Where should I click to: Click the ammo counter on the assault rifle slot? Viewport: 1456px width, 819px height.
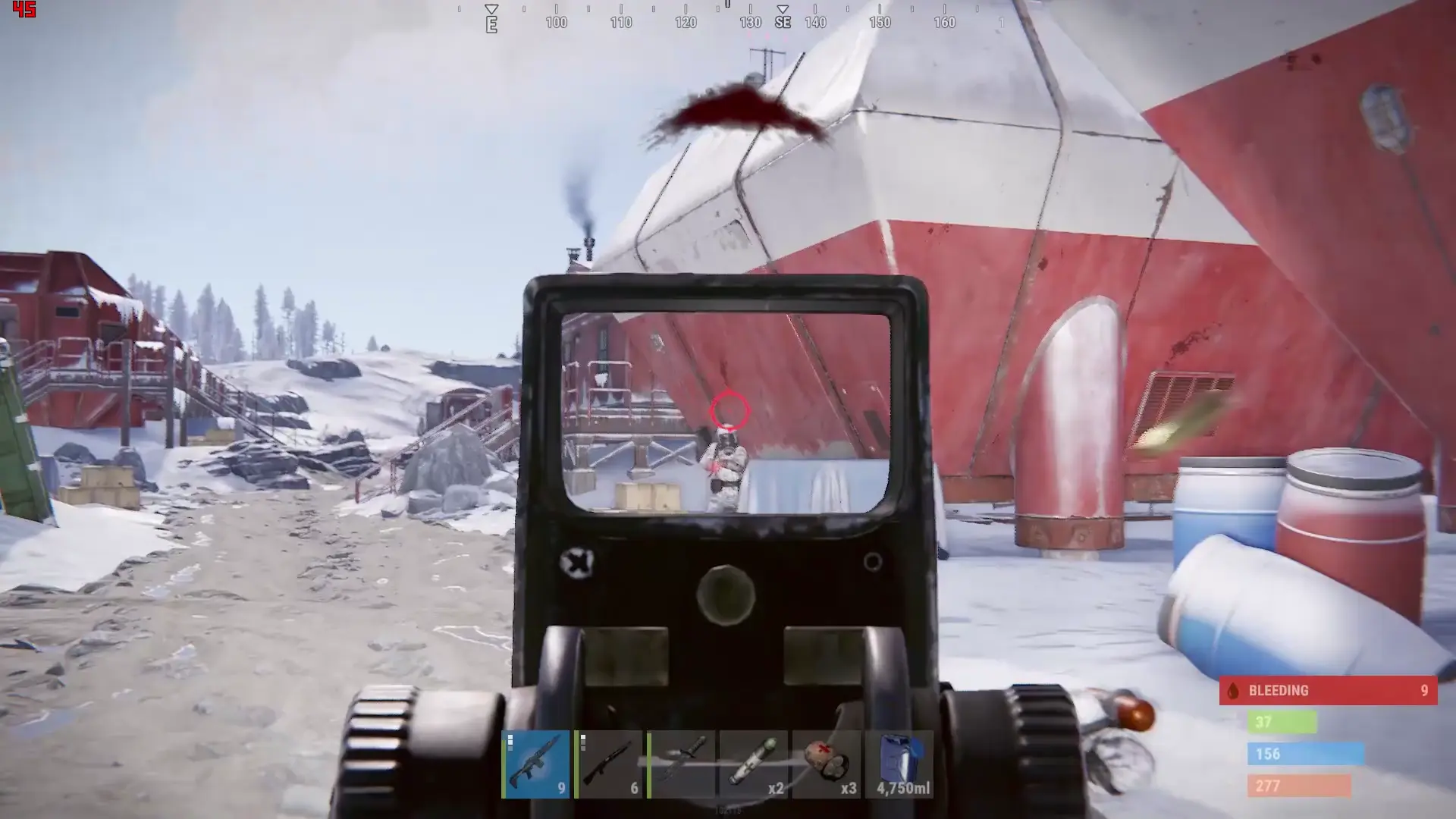coord(560,789)
